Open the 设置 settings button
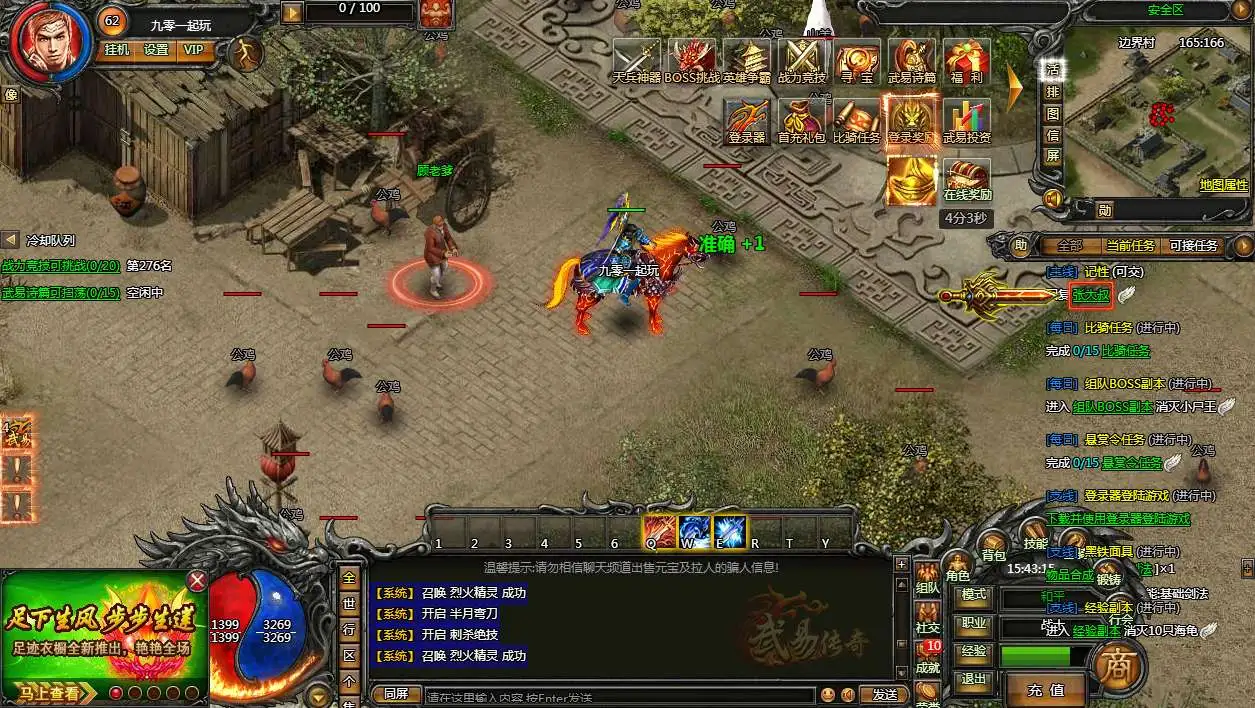The image size is (1255, 708). [156, 50]
